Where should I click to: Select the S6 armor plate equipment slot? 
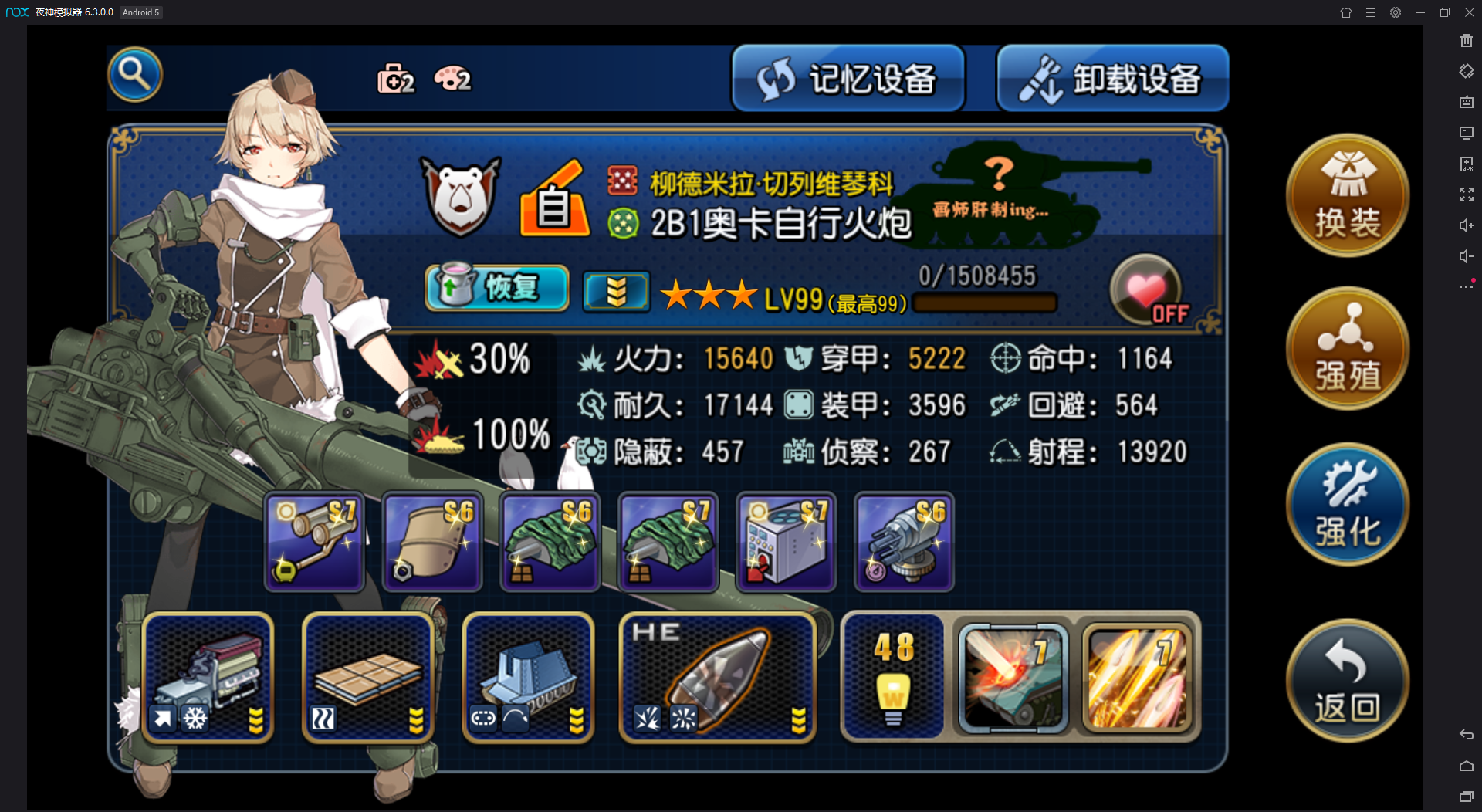(x=432, y=543)
